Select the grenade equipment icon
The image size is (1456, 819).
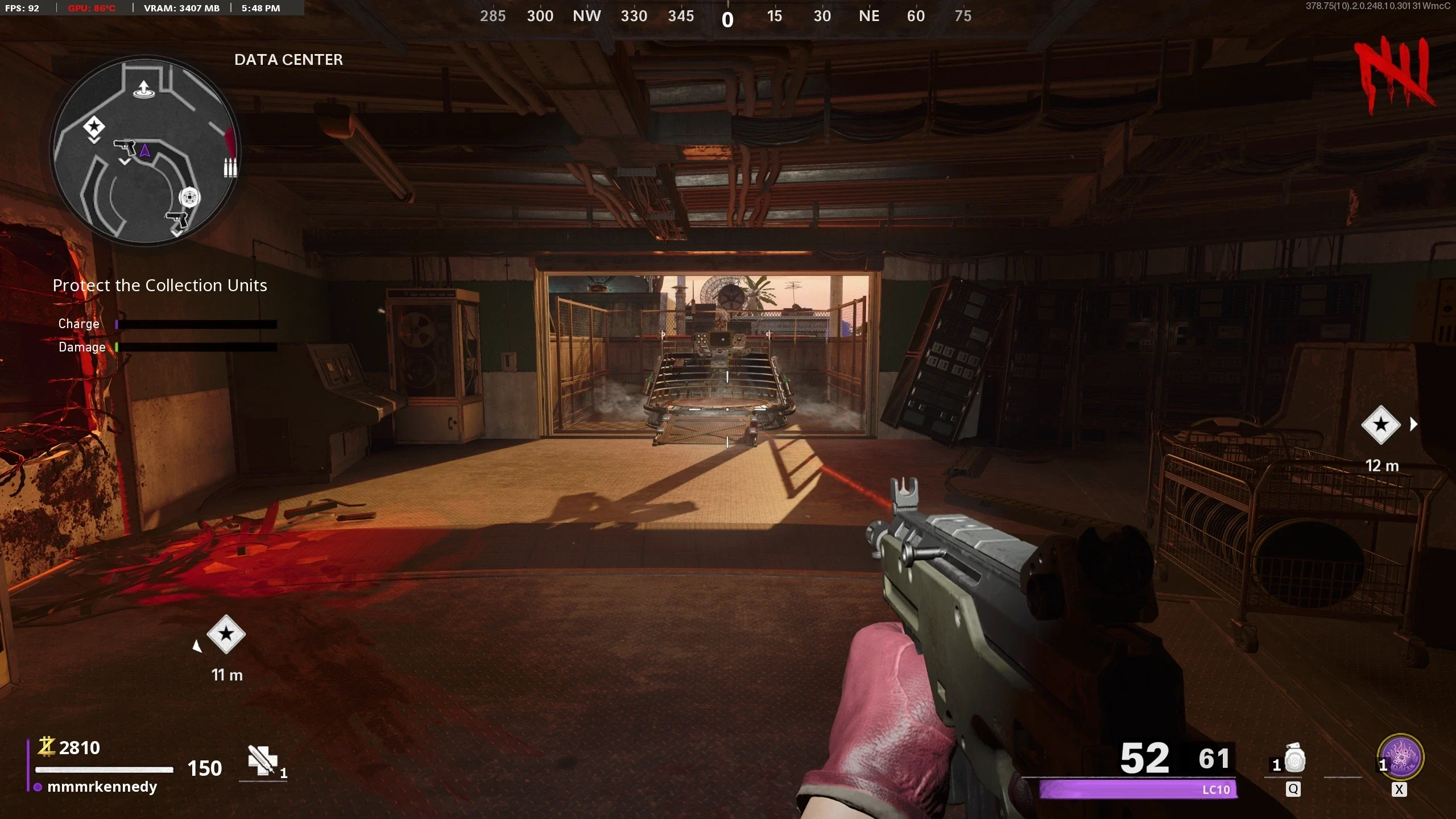[x=1294, y=760]
